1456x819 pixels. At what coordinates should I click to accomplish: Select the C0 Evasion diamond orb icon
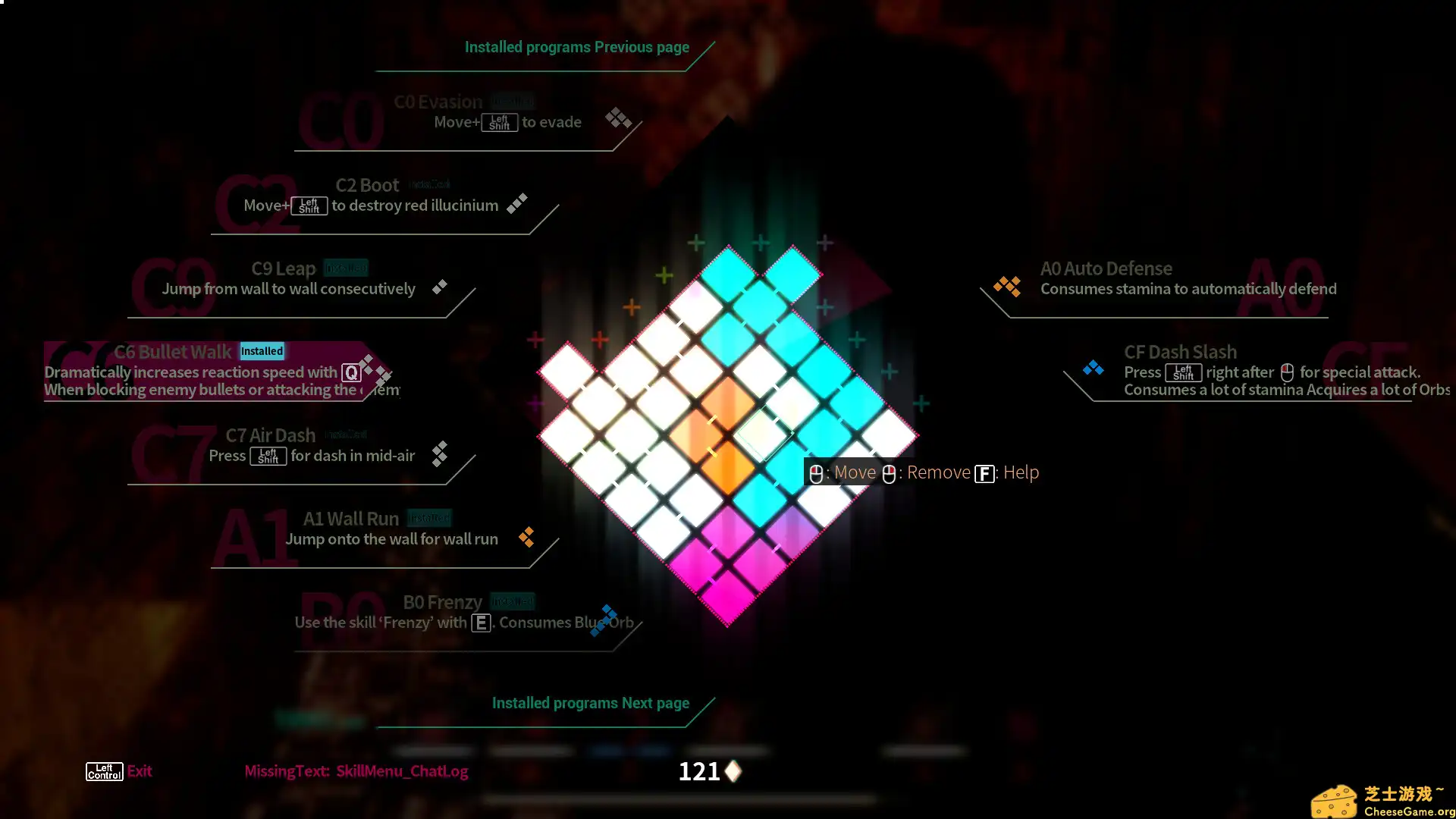tap(618, 118)
